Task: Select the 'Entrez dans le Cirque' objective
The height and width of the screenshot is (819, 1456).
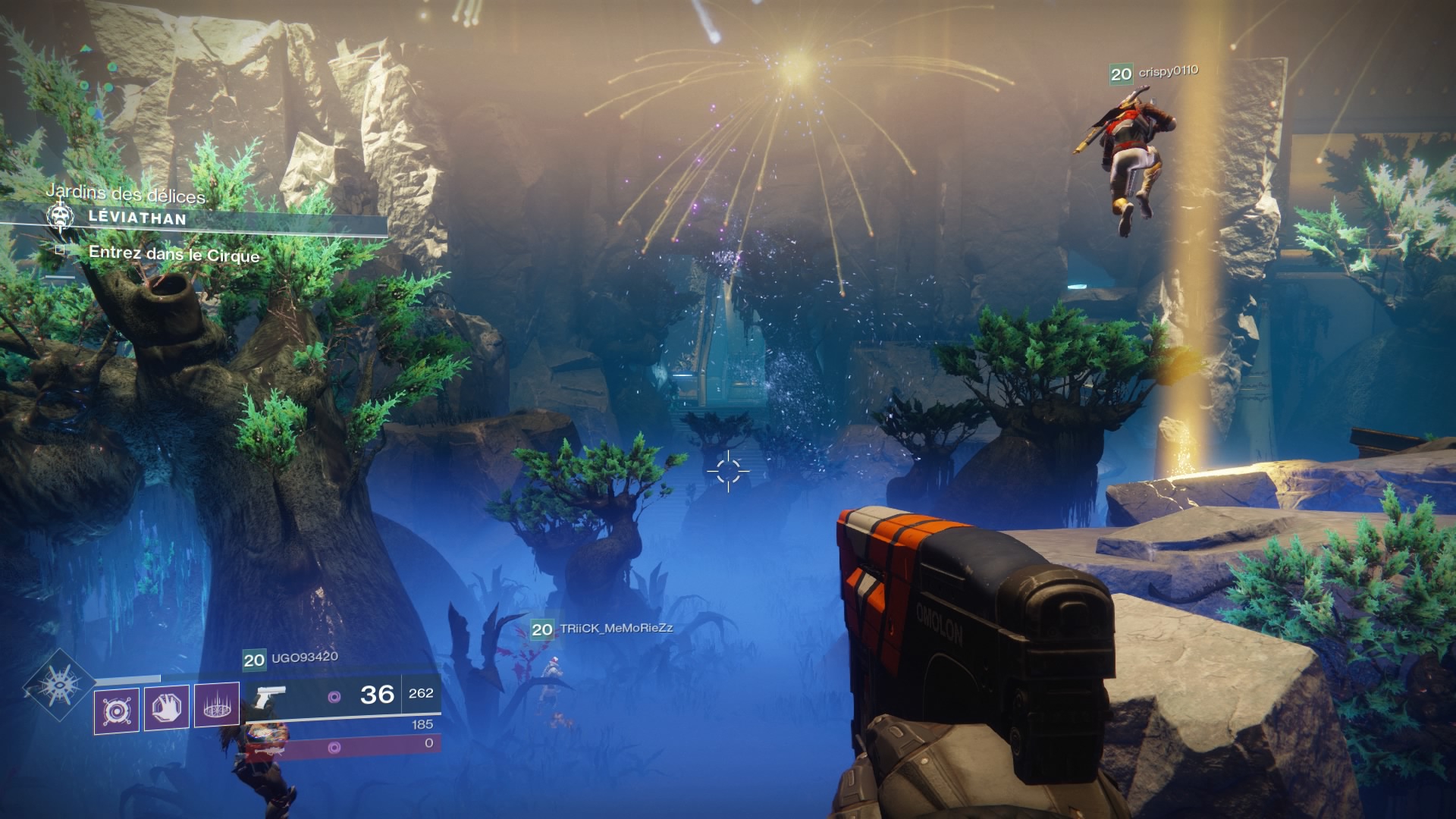Action: pos(174,254)
